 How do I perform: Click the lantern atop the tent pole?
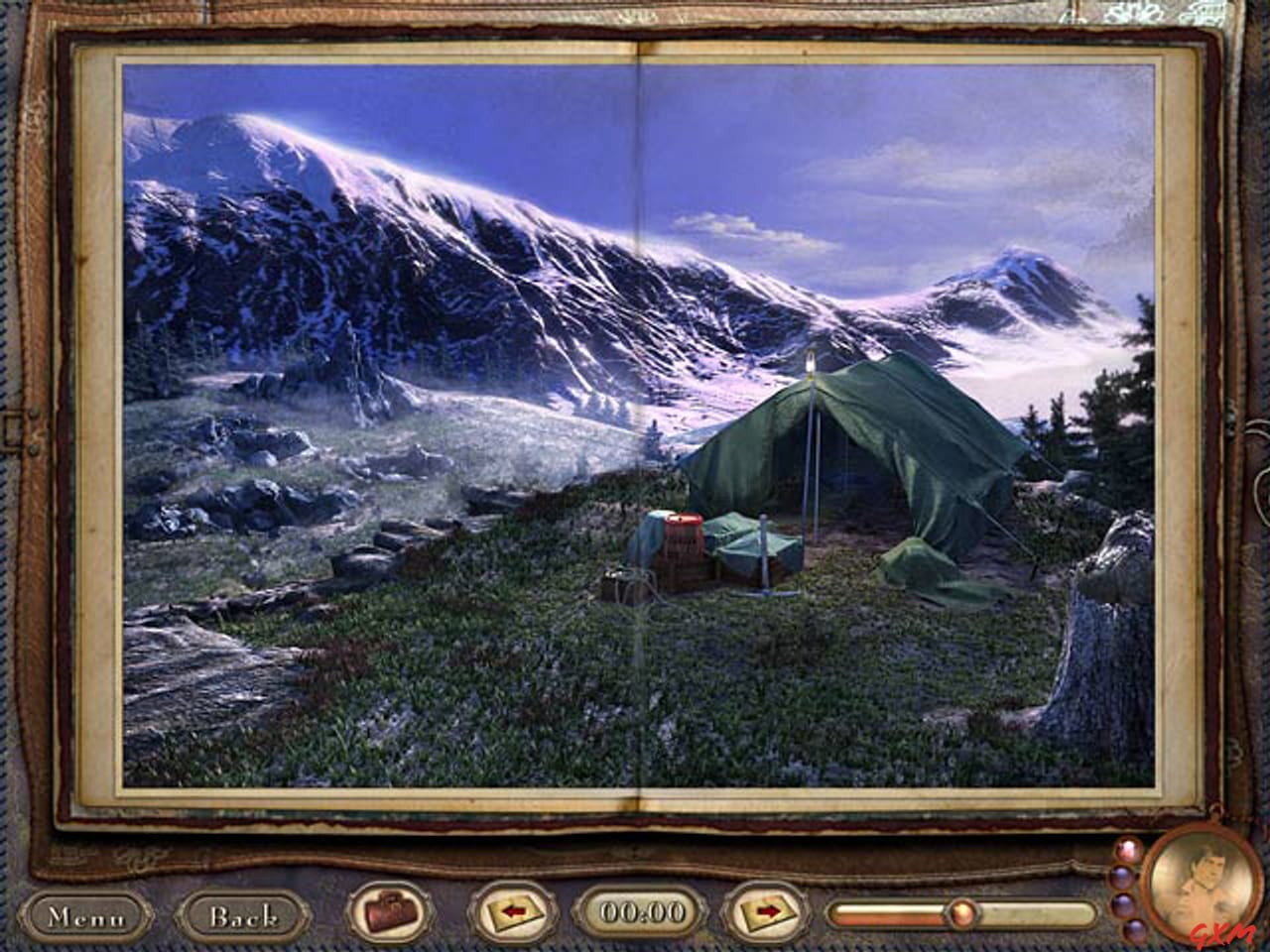tap(813, 365)
